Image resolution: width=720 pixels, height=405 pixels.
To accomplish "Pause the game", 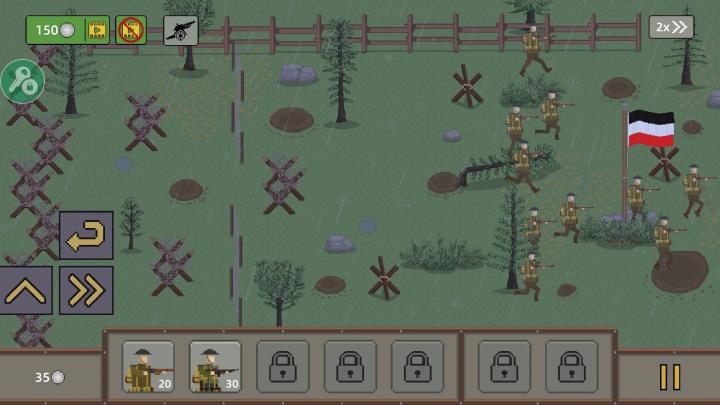I will pyautogui.click(x=669, y=377).
